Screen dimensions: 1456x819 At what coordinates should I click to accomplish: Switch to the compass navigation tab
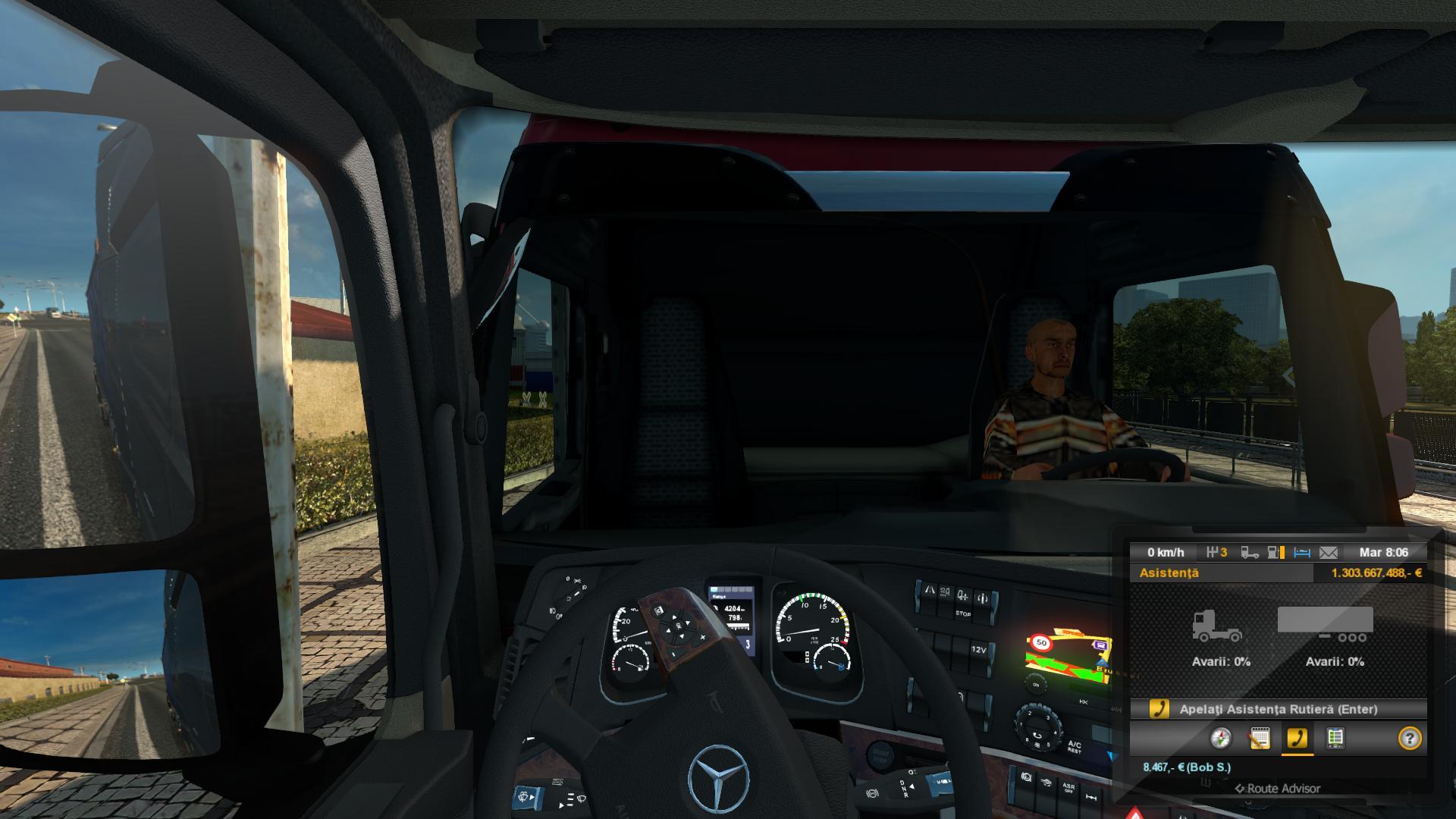pos(1221,738)
